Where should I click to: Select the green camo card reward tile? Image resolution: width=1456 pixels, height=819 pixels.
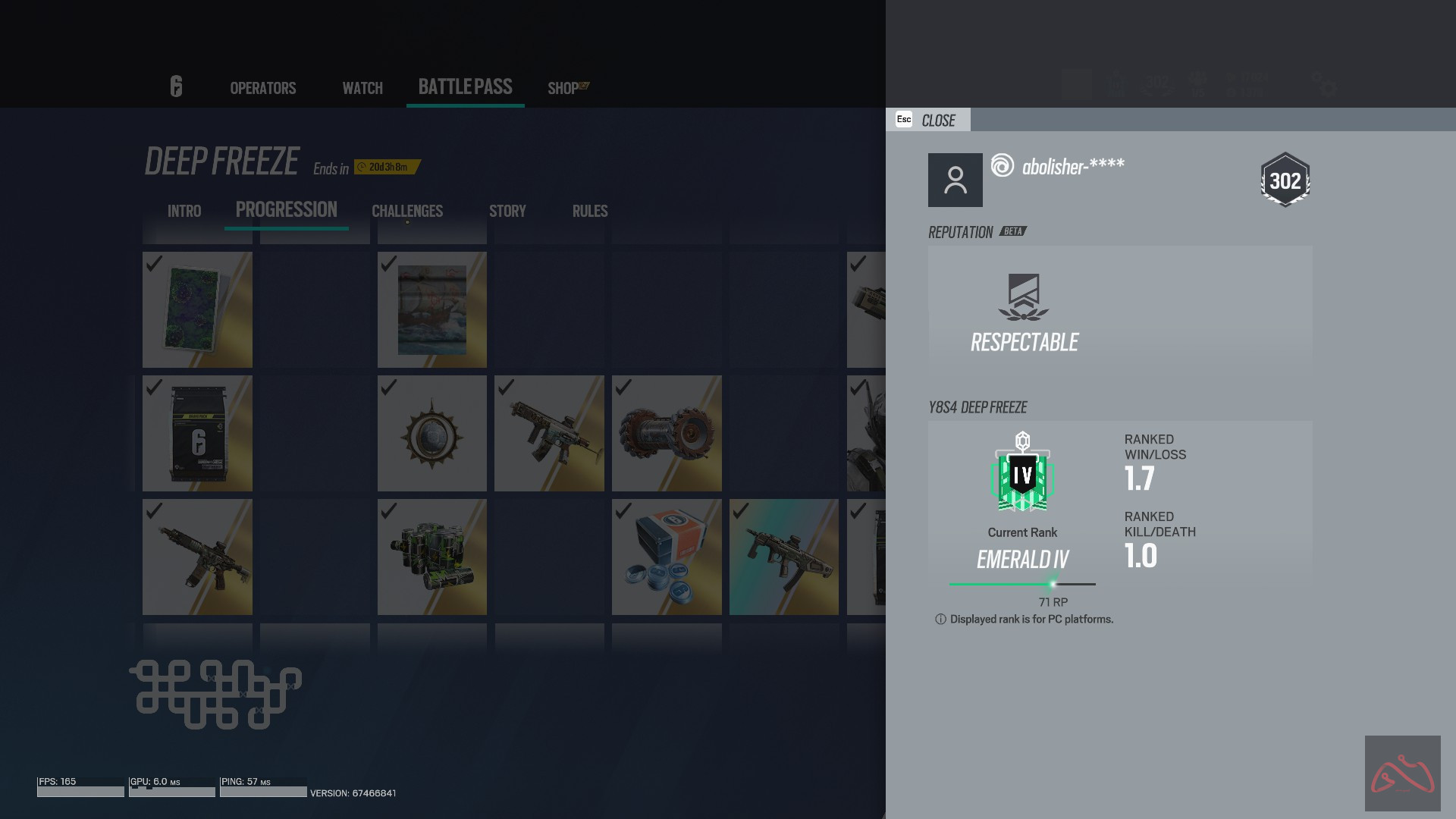[x=197, y=309]
